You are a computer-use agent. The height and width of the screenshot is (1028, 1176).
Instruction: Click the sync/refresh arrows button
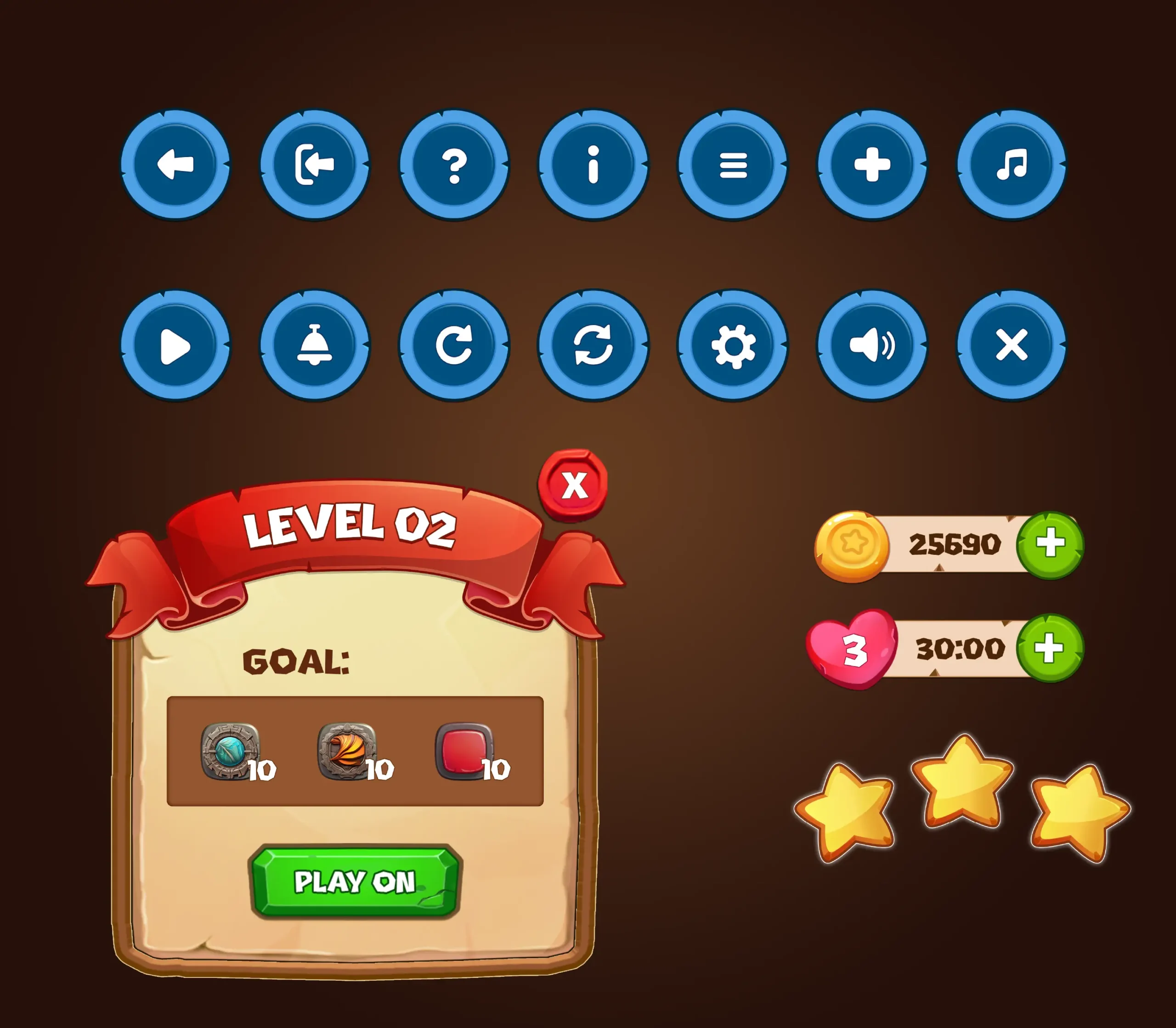coord(594,345)
